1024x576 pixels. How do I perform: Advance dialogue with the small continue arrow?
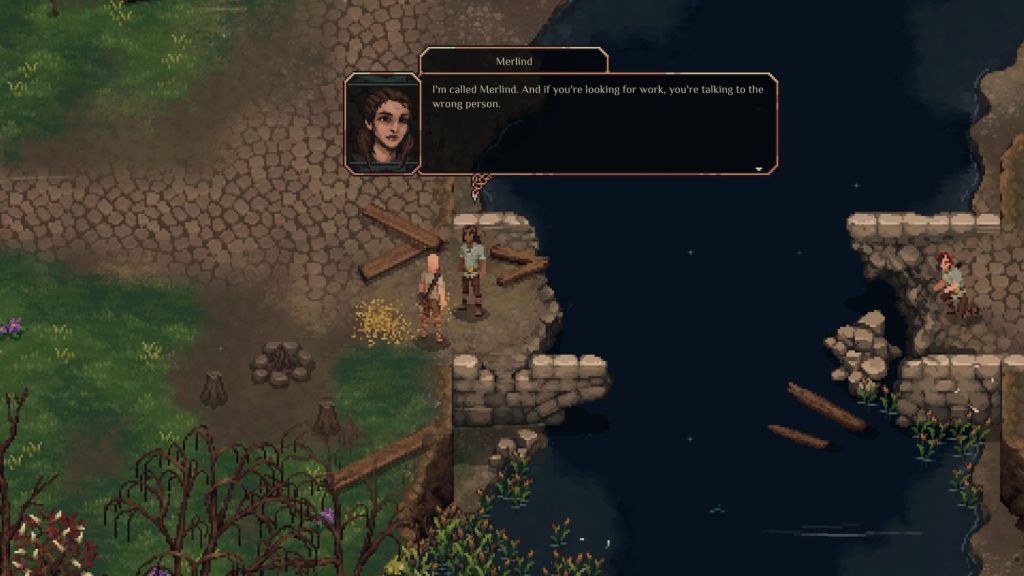click(759, 169)
